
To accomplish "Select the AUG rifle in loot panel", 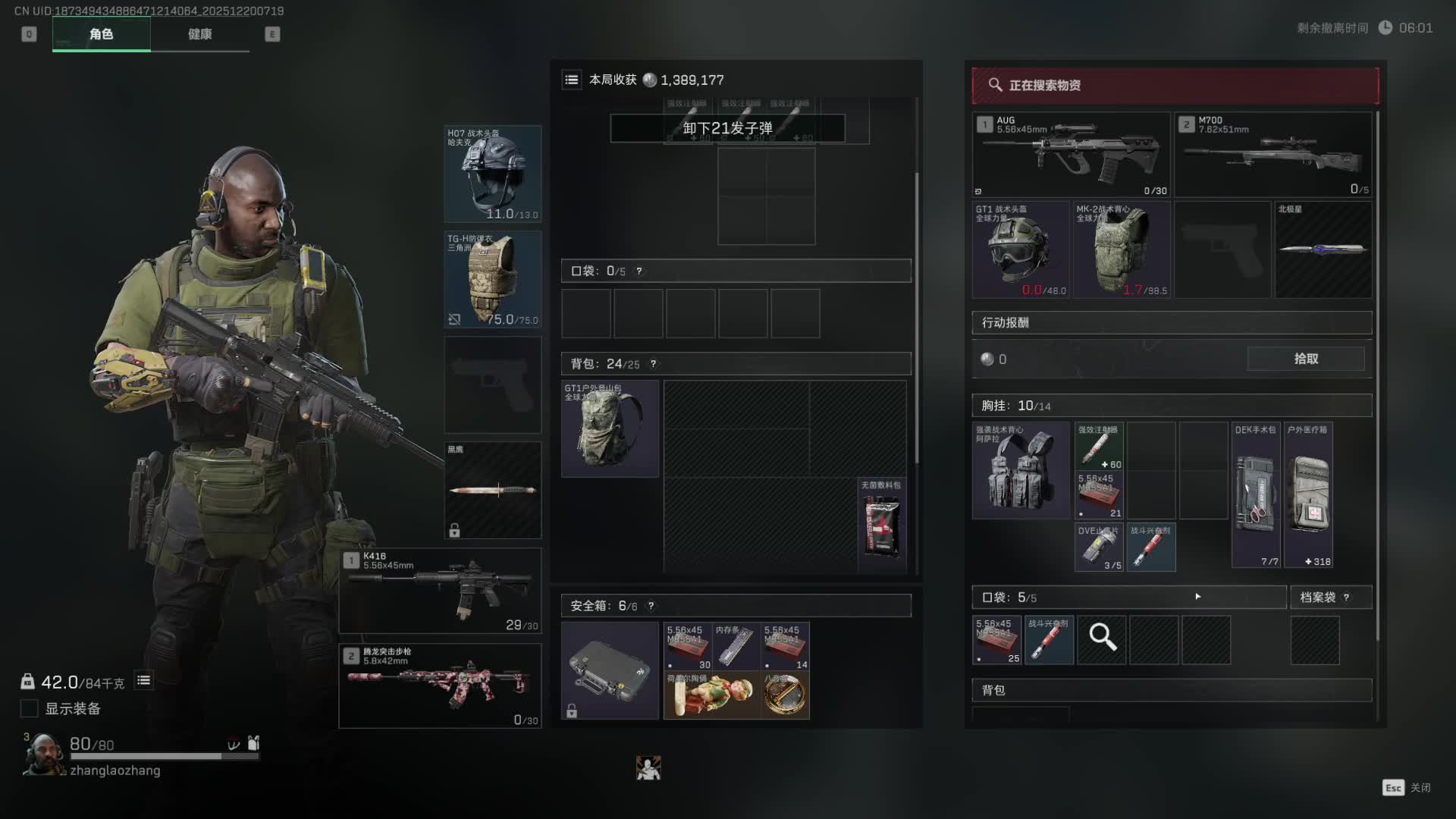I will tap(1071, 155).
